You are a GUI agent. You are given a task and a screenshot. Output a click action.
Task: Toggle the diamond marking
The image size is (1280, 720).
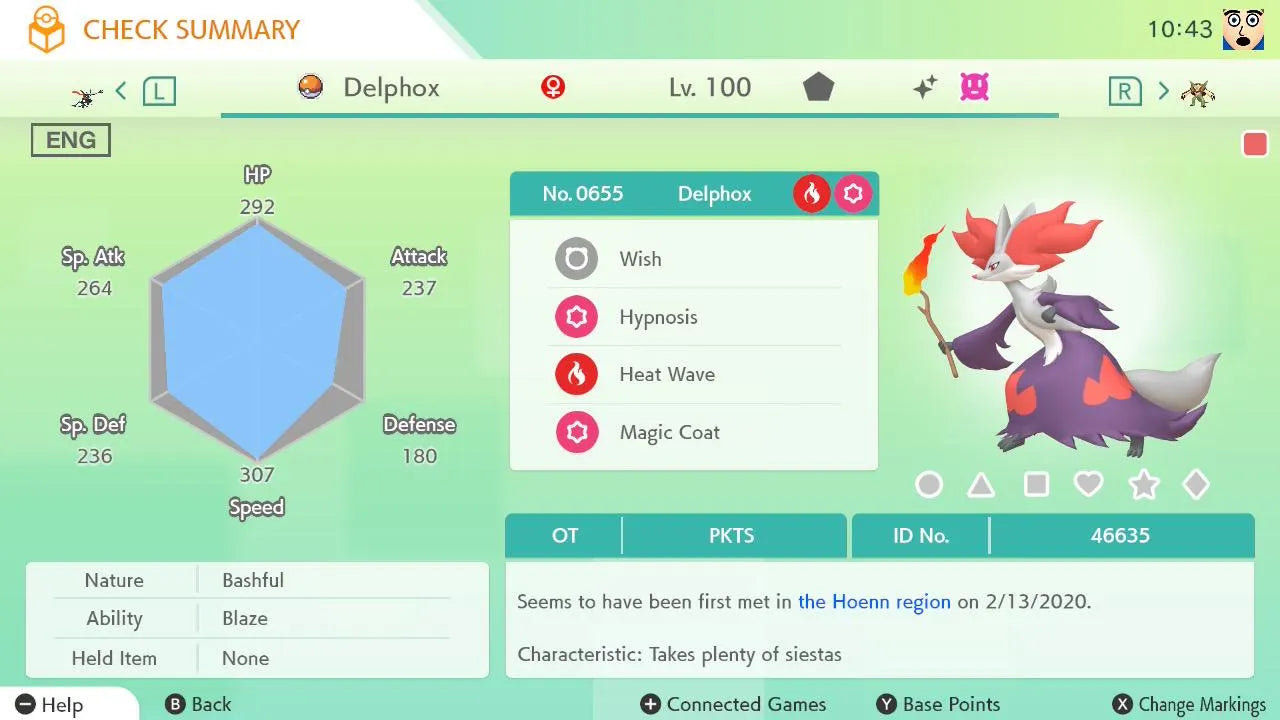1196,485
